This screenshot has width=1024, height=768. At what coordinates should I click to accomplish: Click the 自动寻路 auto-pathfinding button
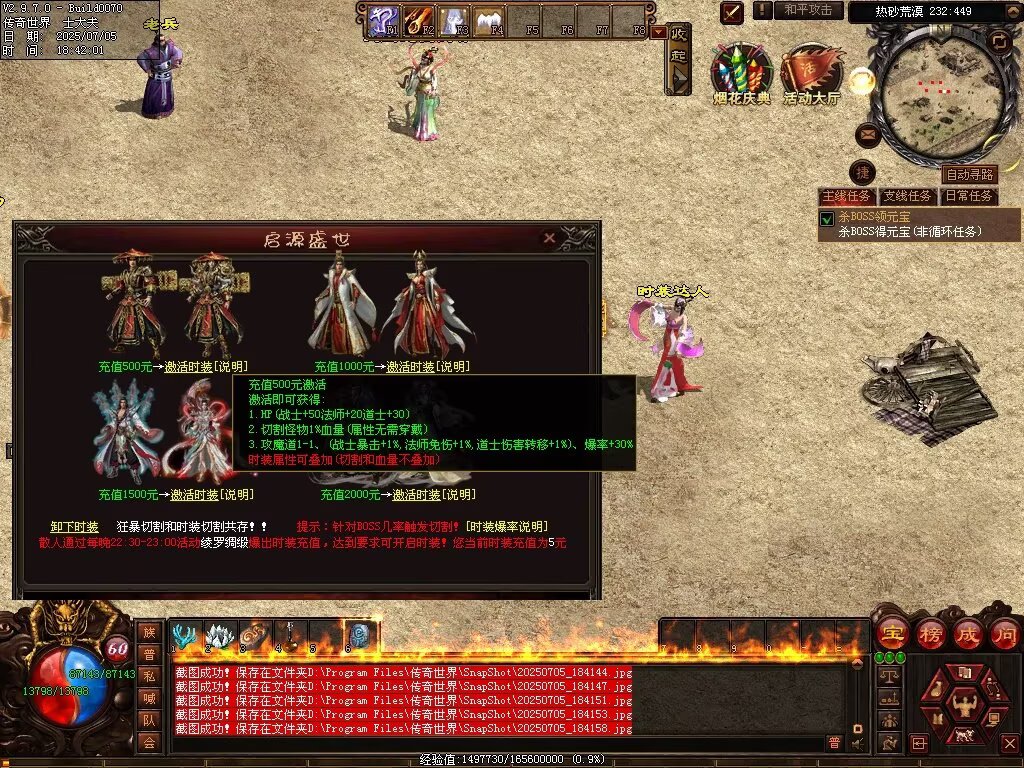click(x=969, y=175)
